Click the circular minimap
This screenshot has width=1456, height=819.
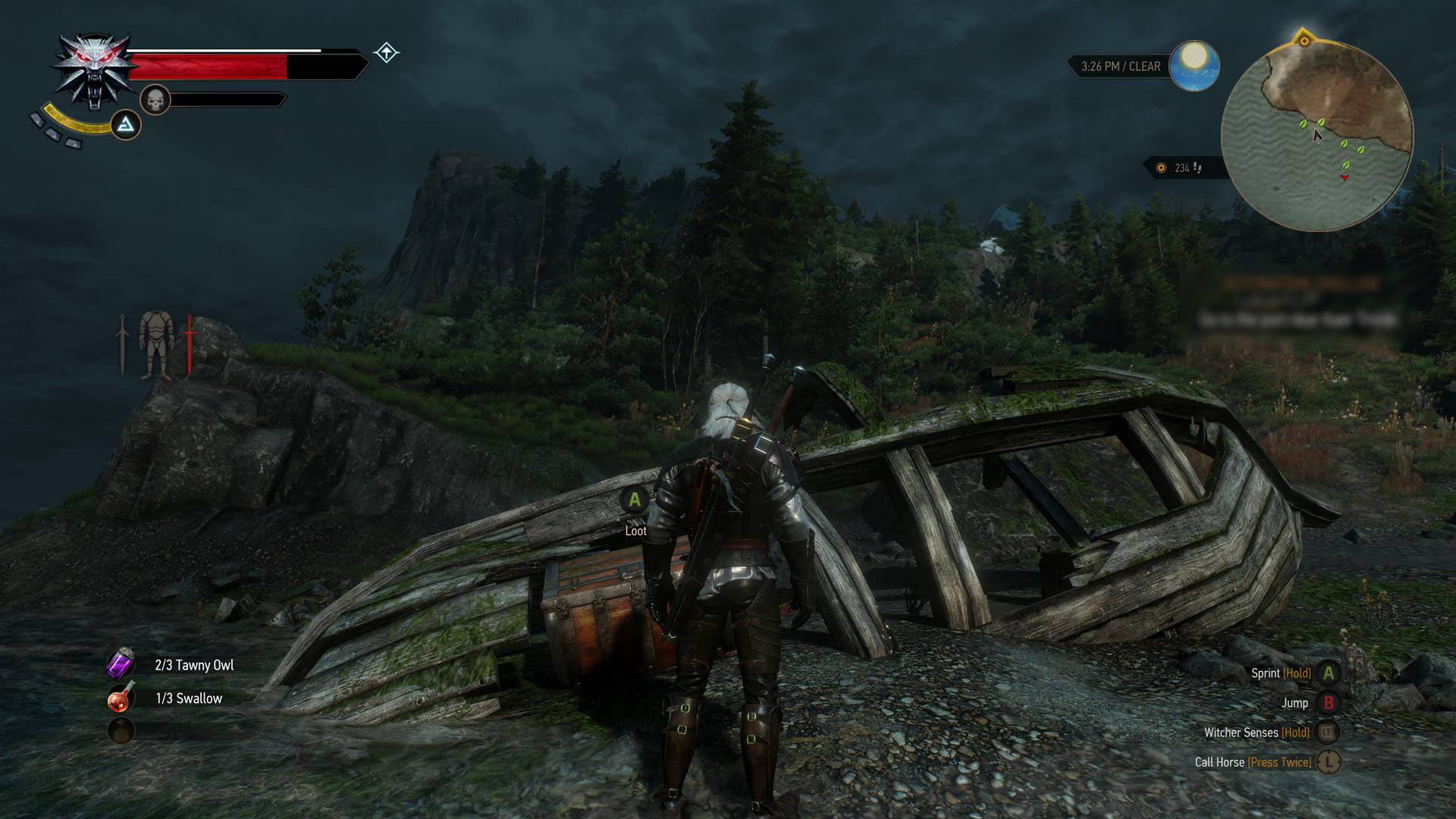(x=1317, y=136)
